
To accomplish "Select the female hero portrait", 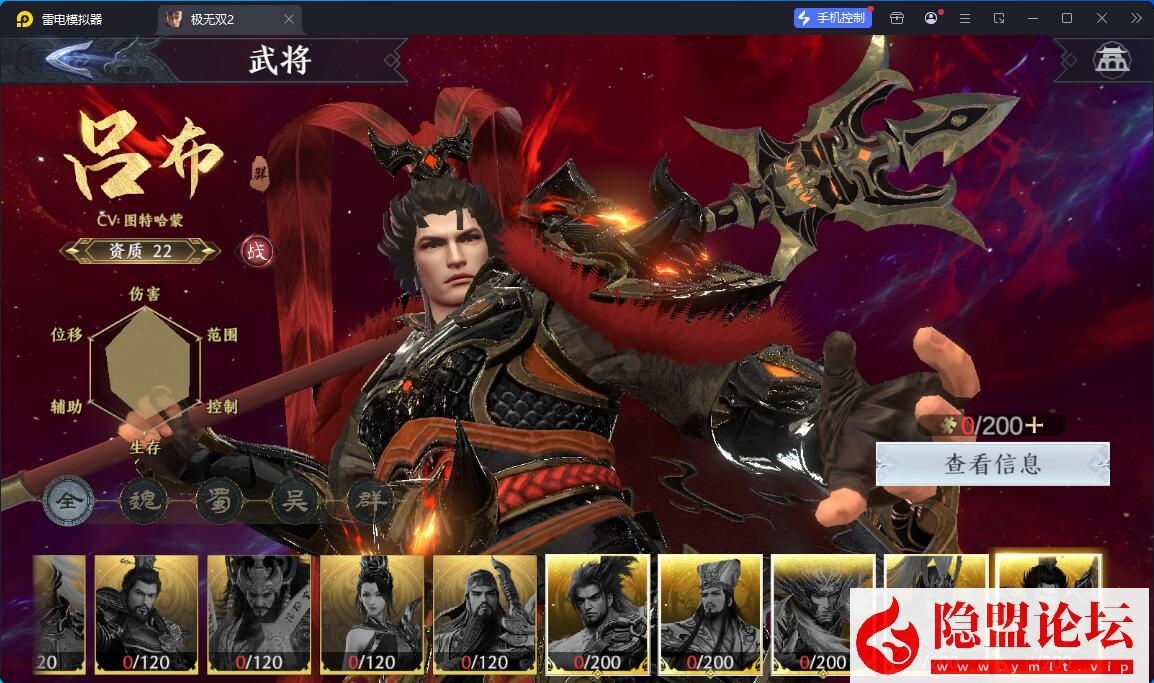I will point(372,613).
